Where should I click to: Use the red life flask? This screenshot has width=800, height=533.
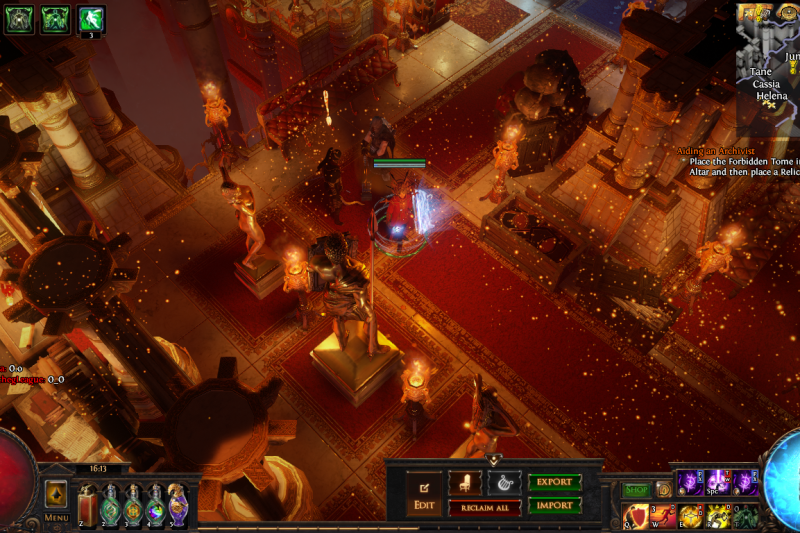[x=88, y=505]
